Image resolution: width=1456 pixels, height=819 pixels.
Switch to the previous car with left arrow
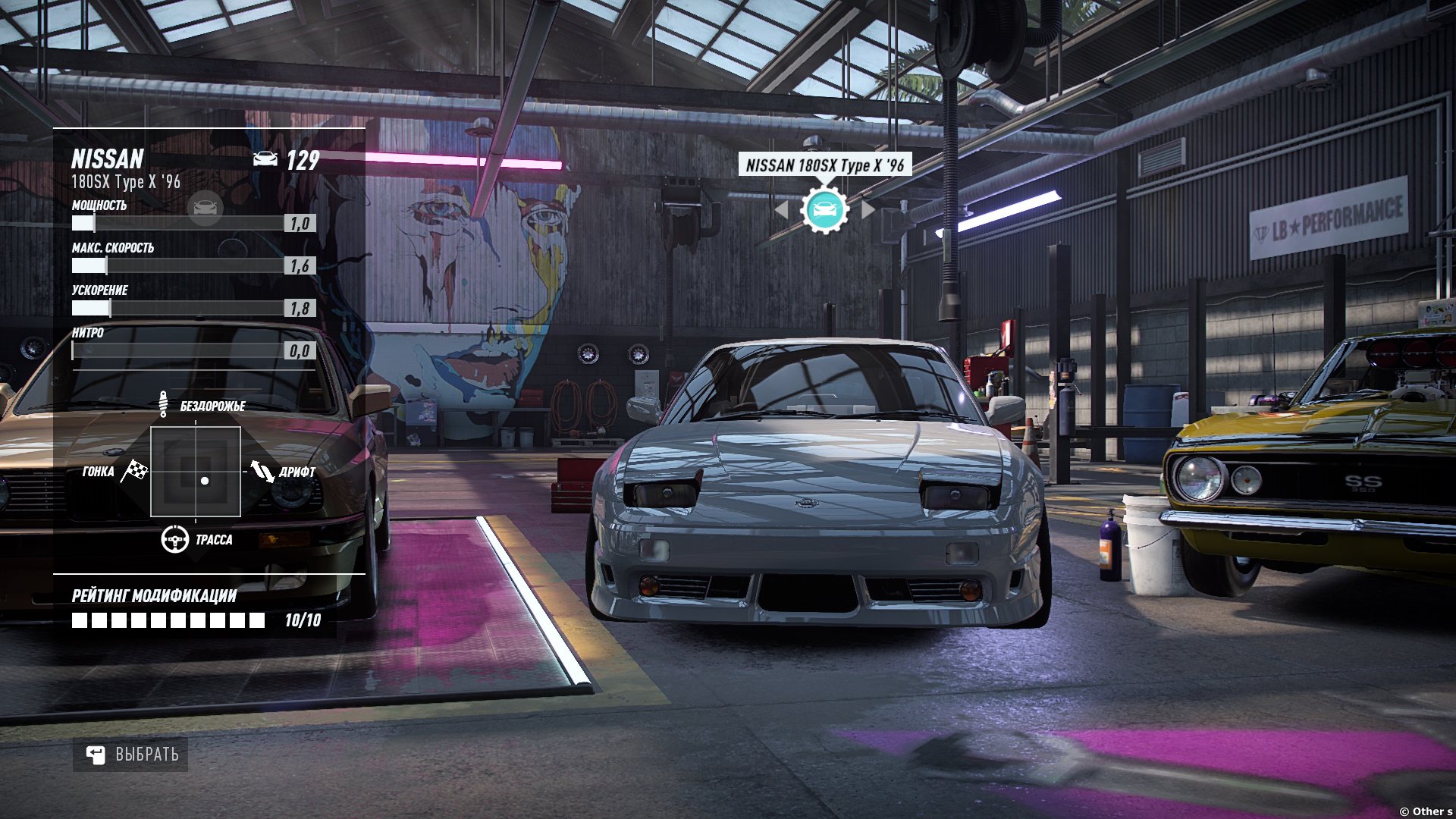pos(781,209)
